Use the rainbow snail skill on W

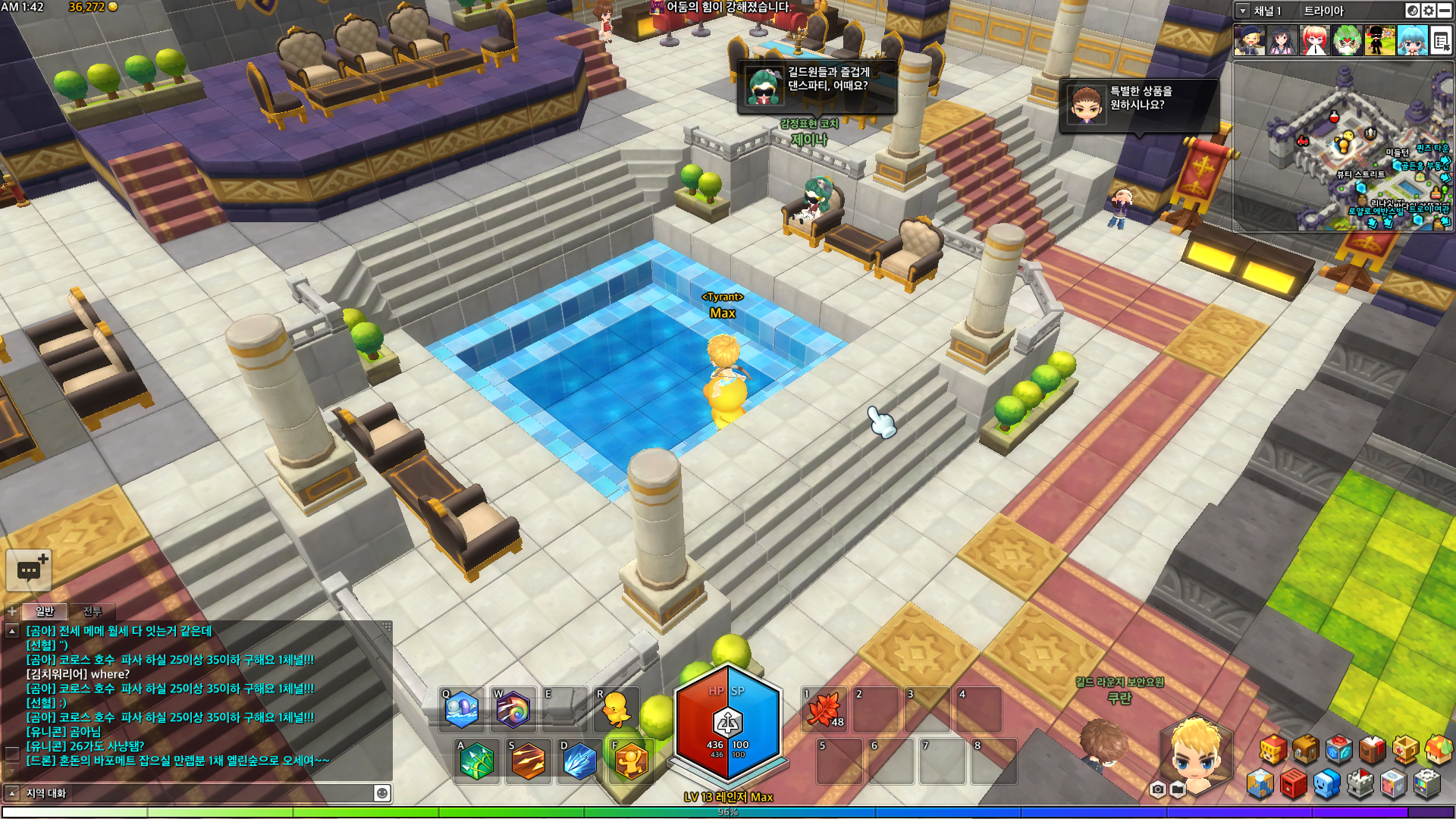(513, 711)
